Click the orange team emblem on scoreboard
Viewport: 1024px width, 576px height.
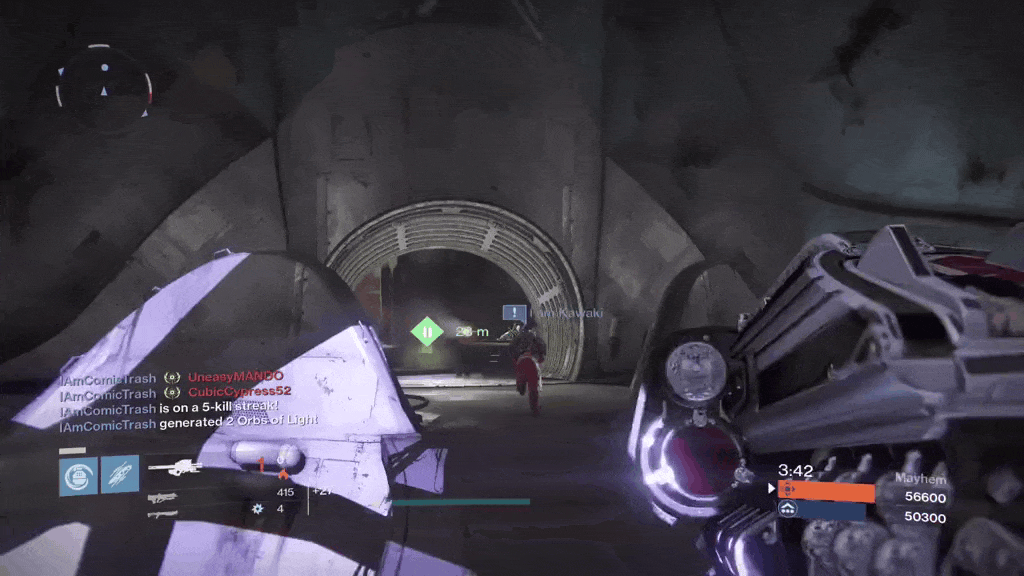(789, 490)
